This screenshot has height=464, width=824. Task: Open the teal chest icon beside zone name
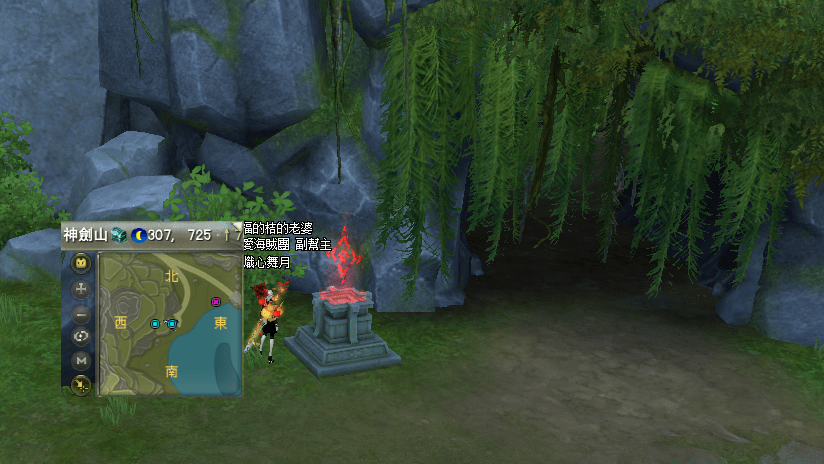coord(119,235)
